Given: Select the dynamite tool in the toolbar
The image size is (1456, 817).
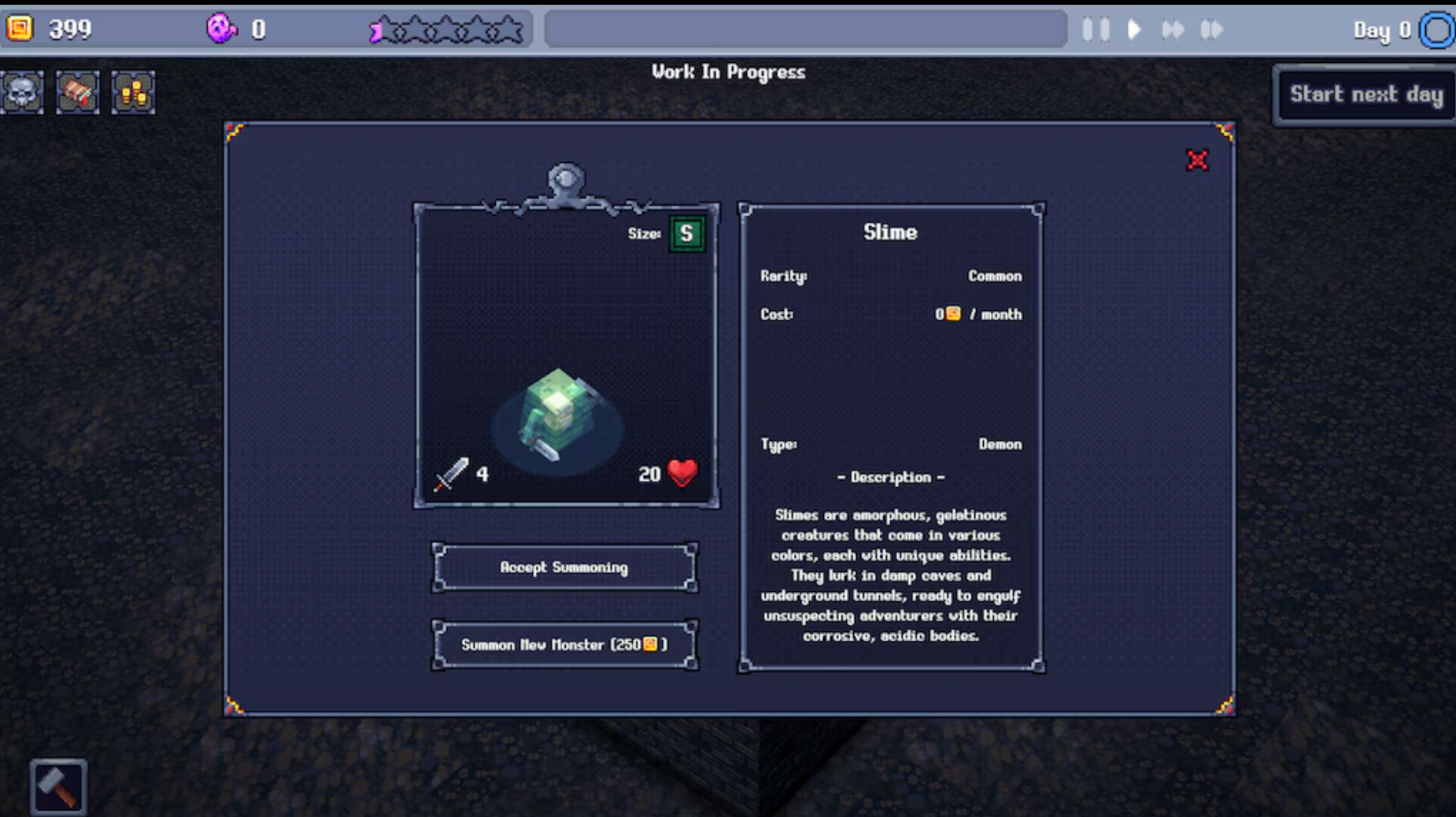Looking at the screenshot, I should coord(76,92).
